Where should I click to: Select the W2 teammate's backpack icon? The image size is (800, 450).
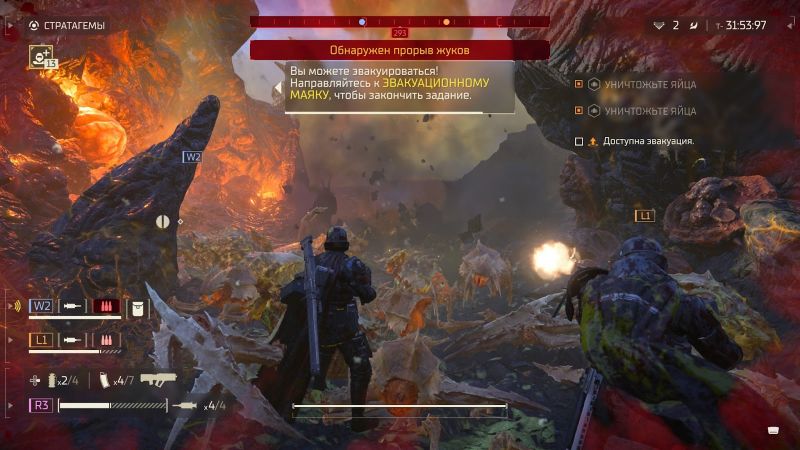click(139, 305)
